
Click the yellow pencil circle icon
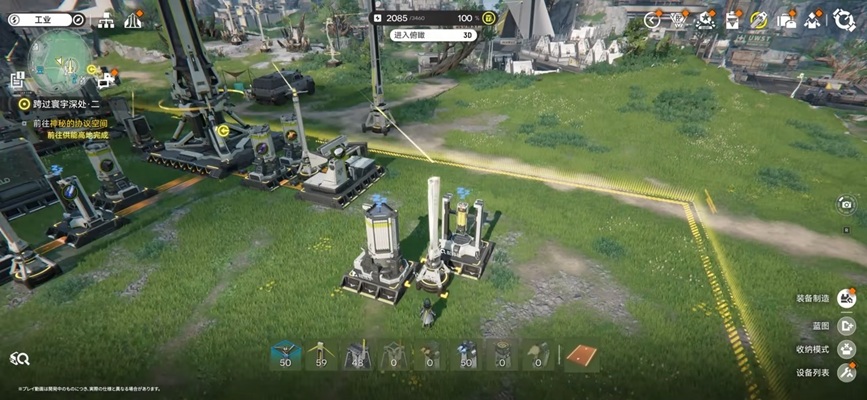pos(758,19)
